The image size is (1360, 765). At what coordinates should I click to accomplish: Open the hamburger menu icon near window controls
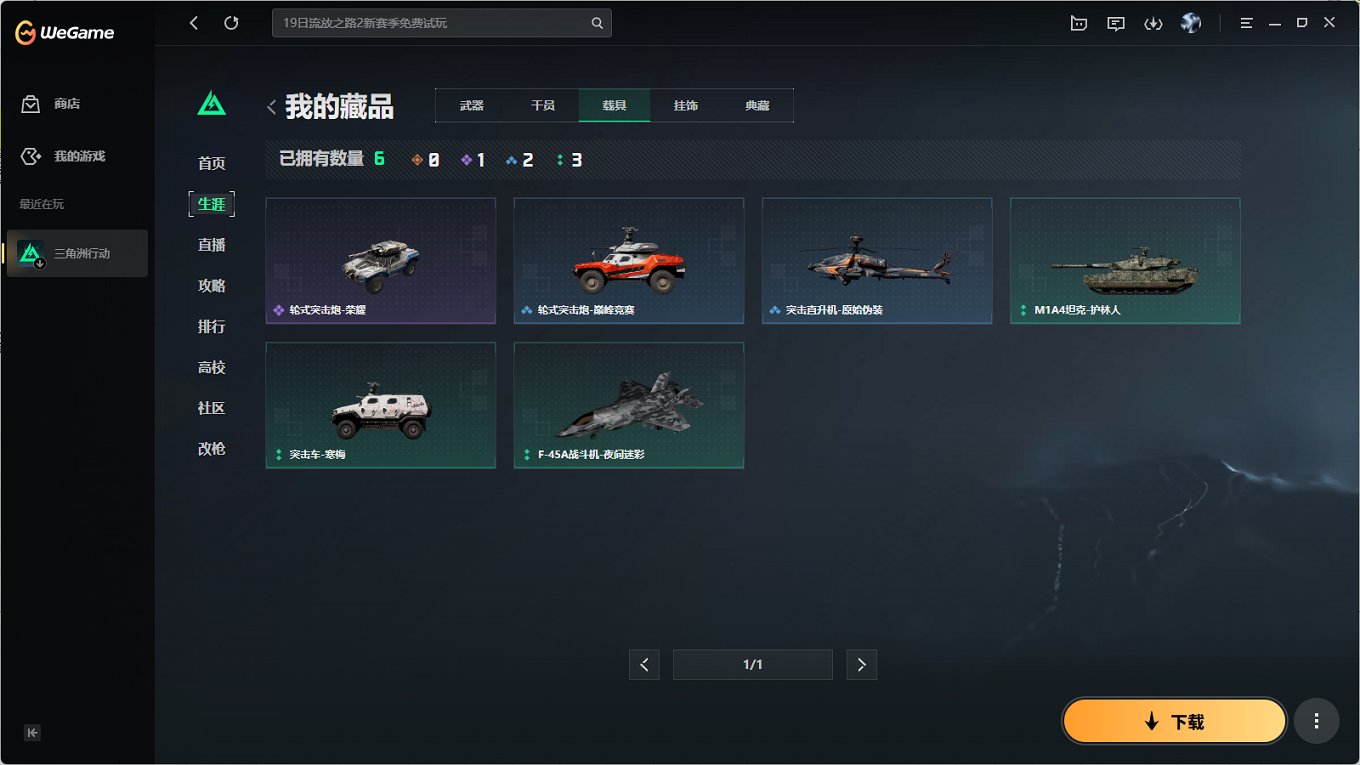click(1245, 22)
